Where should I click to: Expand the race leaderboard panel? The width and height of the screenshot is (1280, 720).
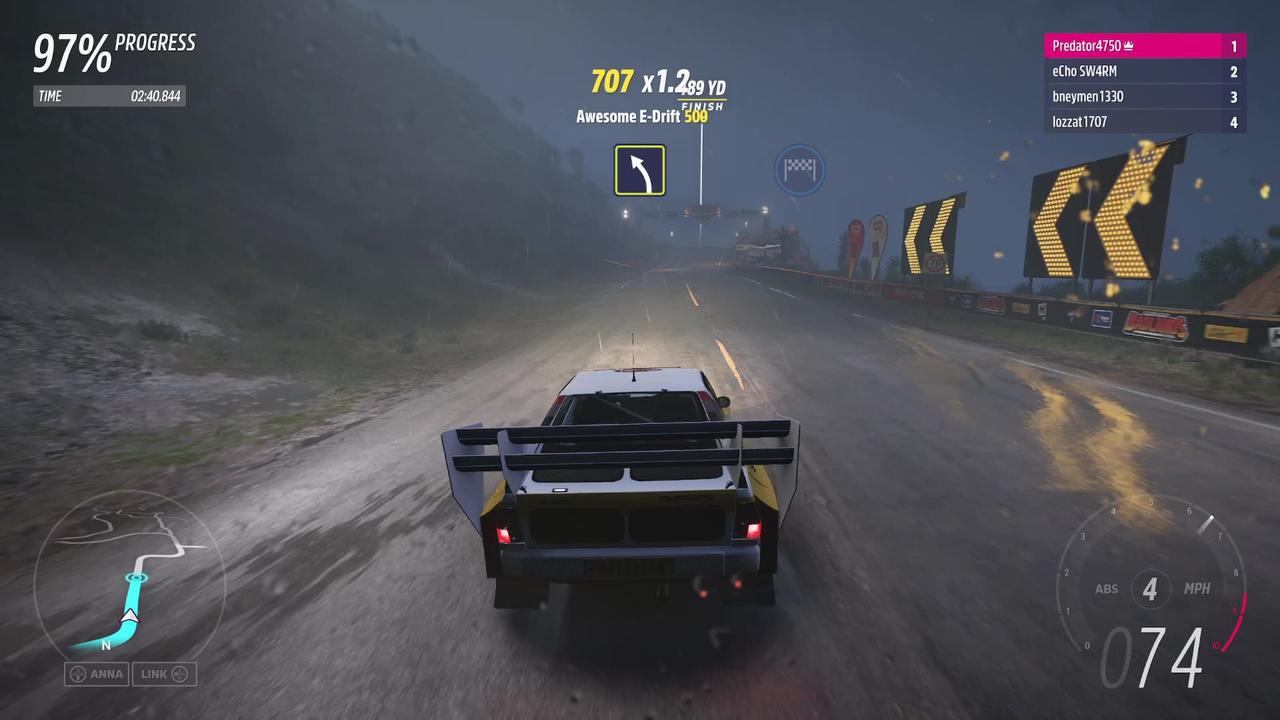pyautogui.click(x=1144, y=83)
